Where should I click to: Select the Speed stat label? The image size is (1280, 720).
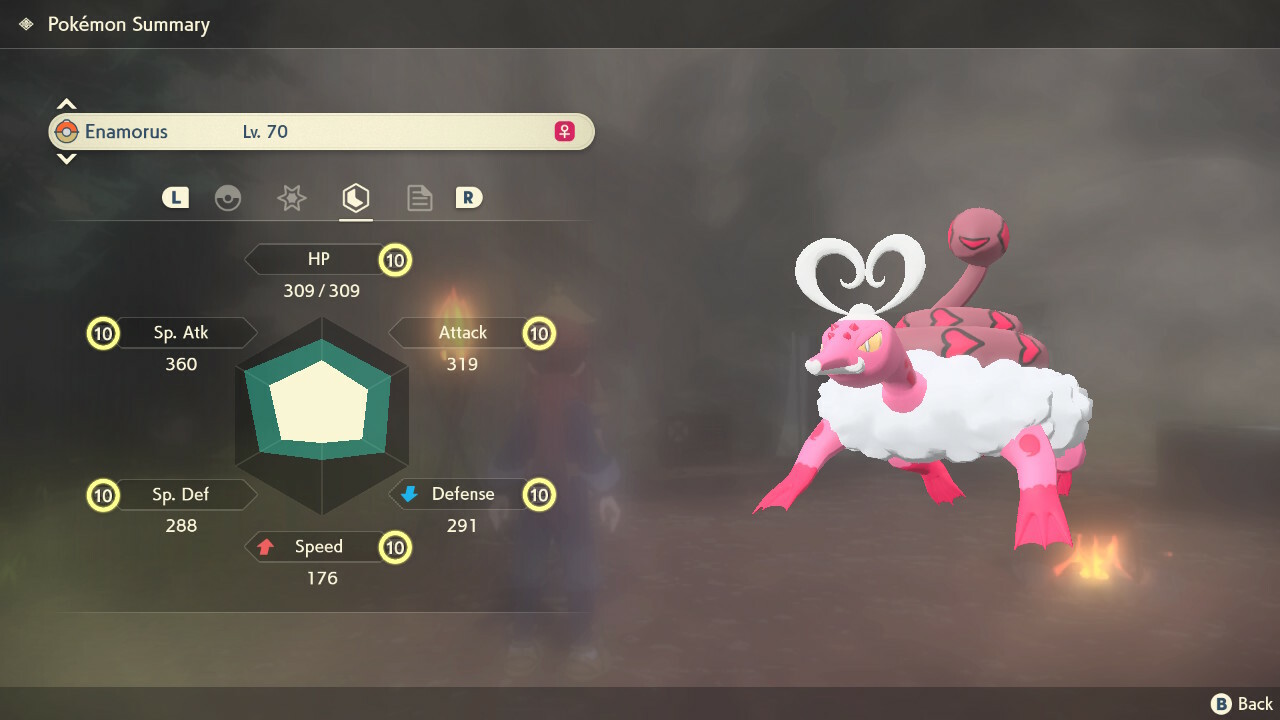coord(318,547)
